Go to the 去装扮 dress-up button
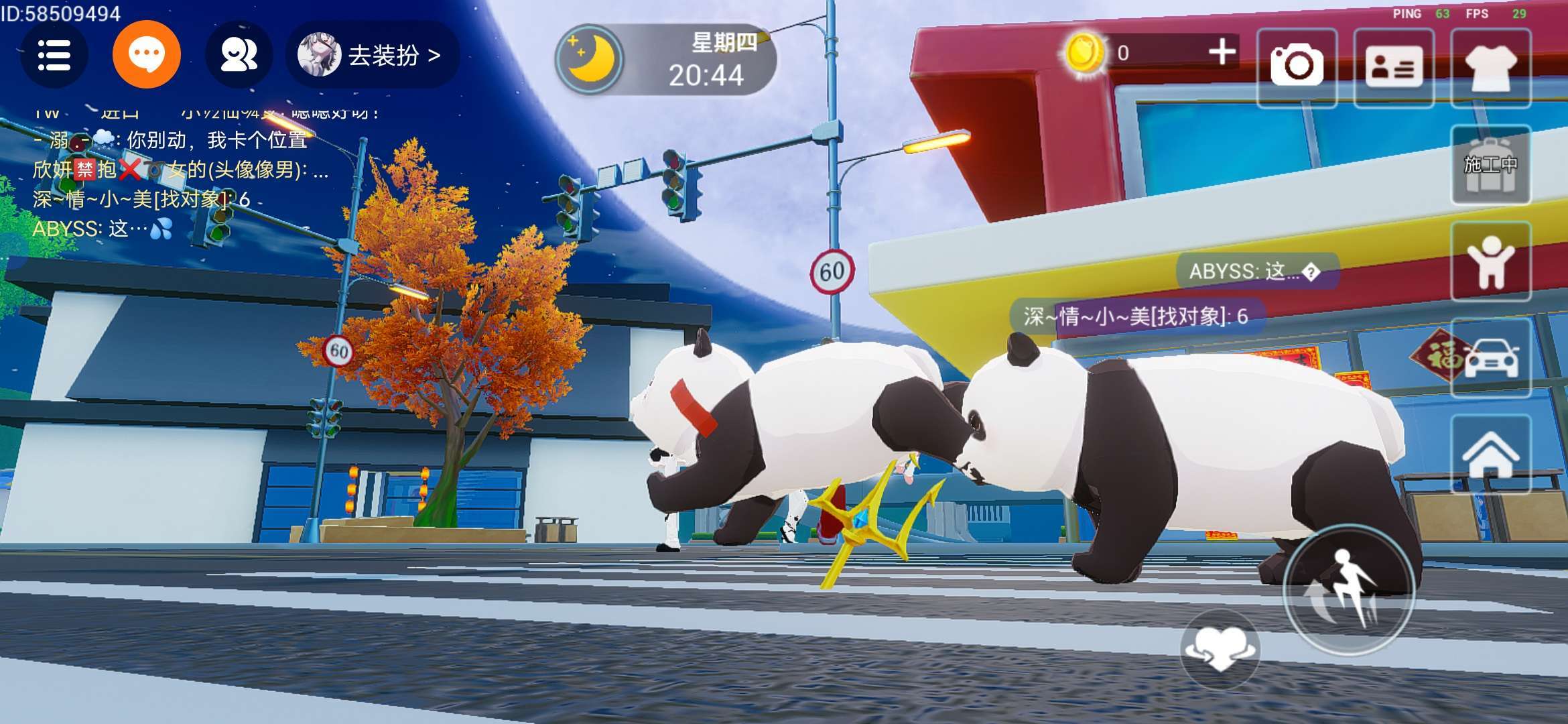Viewport: 1568px width, 724px height. [x=373, y=55]
